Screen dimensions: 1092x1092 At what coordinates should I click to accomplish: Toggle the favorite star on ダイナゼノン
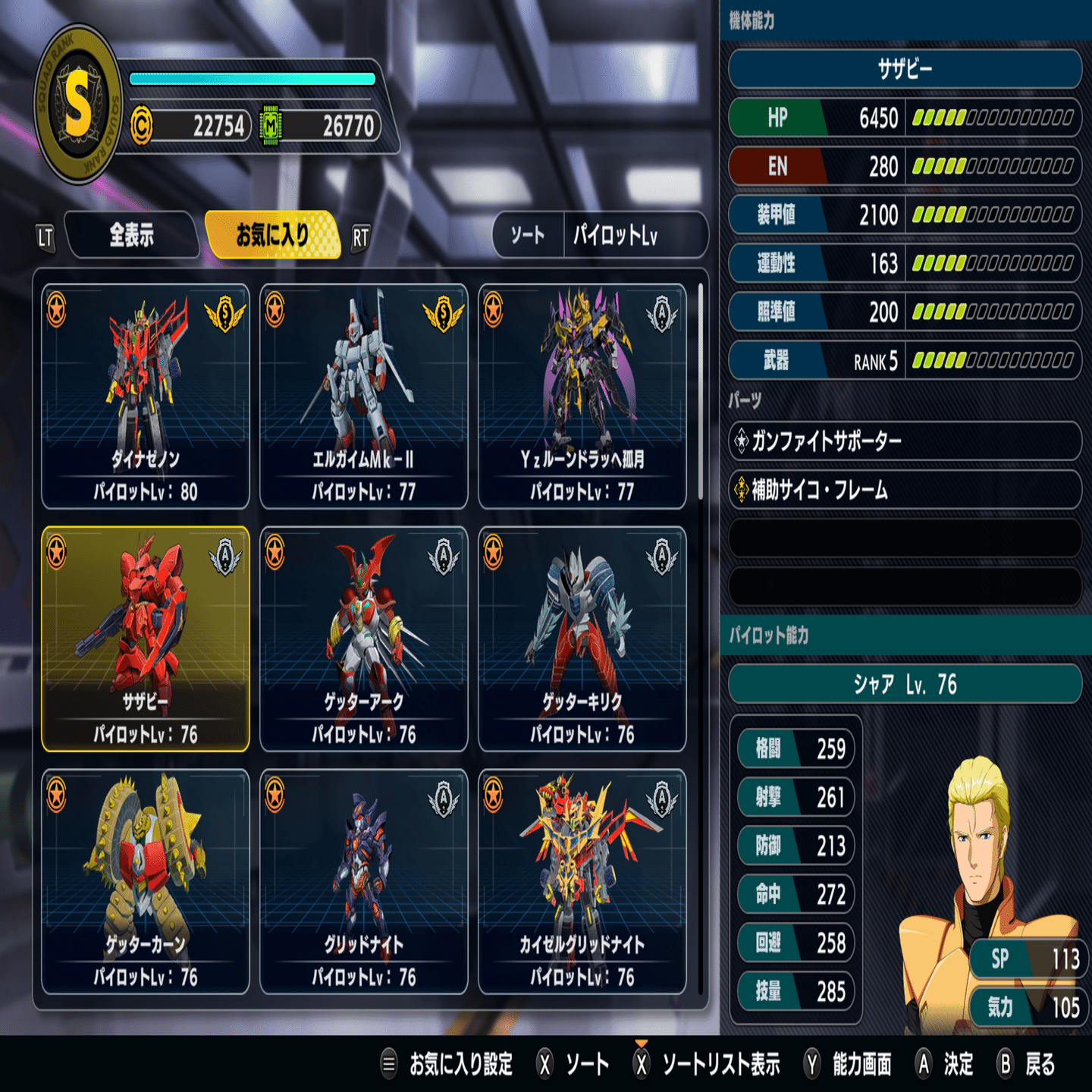(57, 309)
